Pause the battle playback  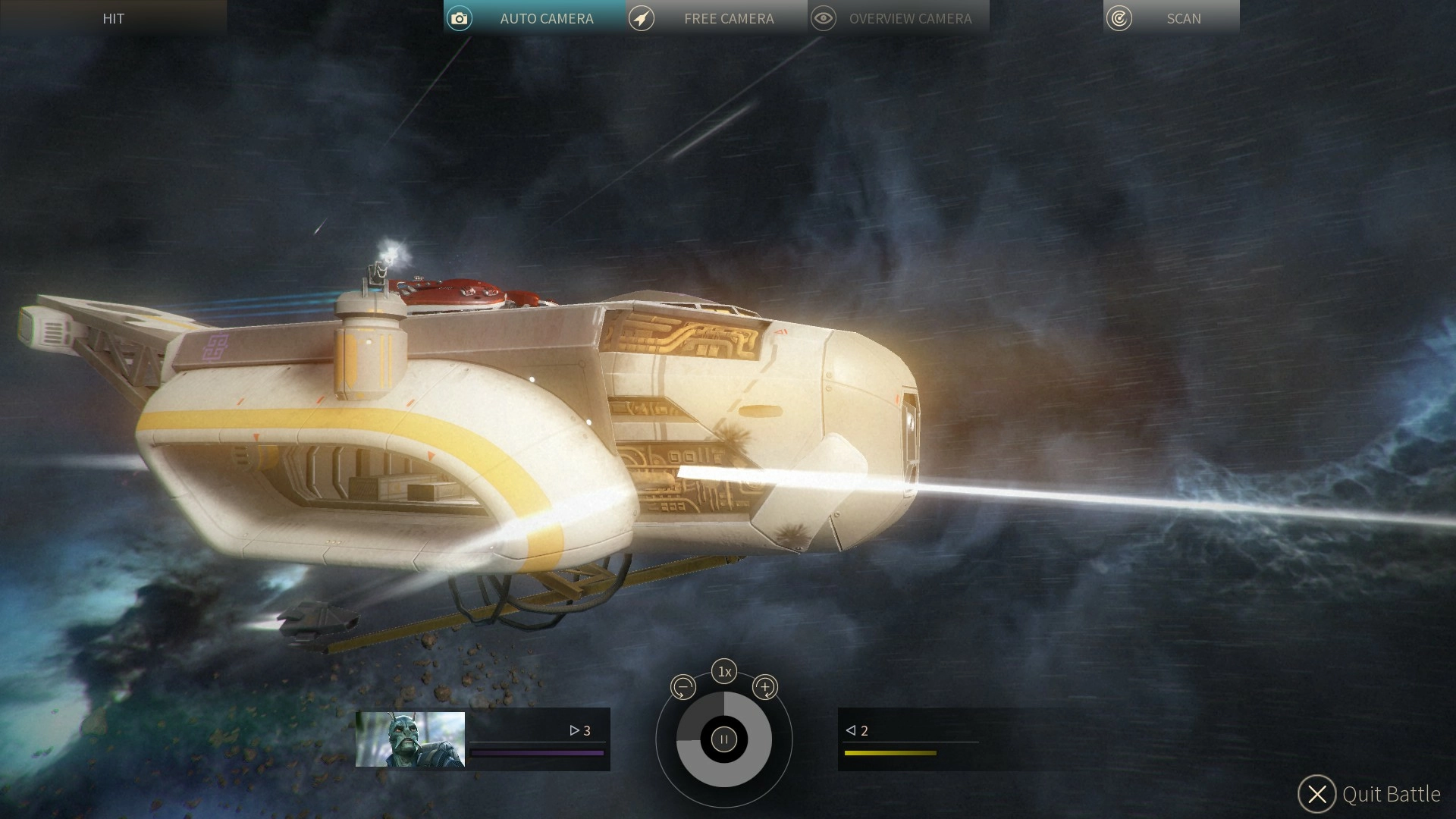[x=724, y=739]
